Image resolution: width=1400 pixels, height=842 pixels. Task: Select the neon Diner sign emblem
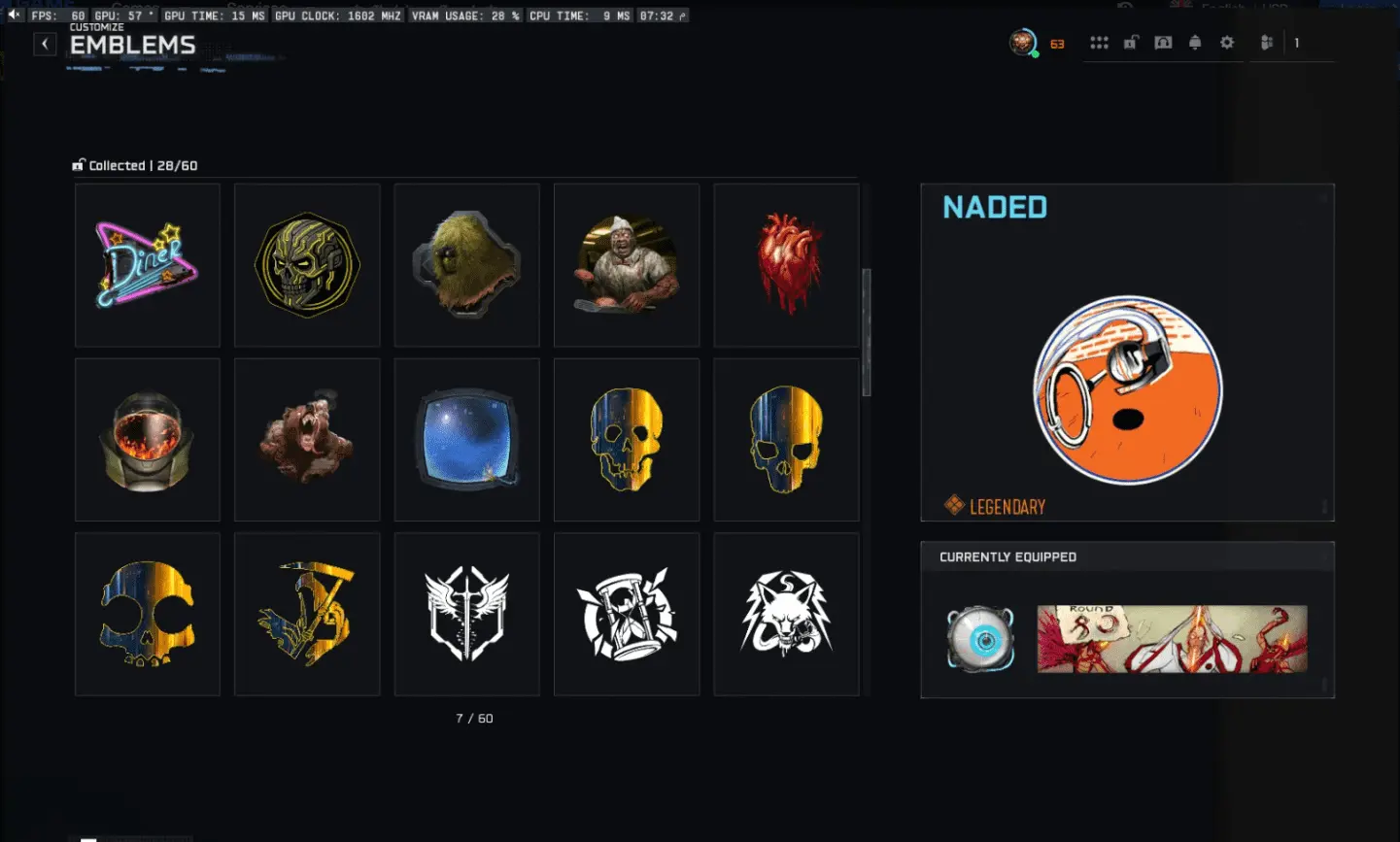click(147, 264)
